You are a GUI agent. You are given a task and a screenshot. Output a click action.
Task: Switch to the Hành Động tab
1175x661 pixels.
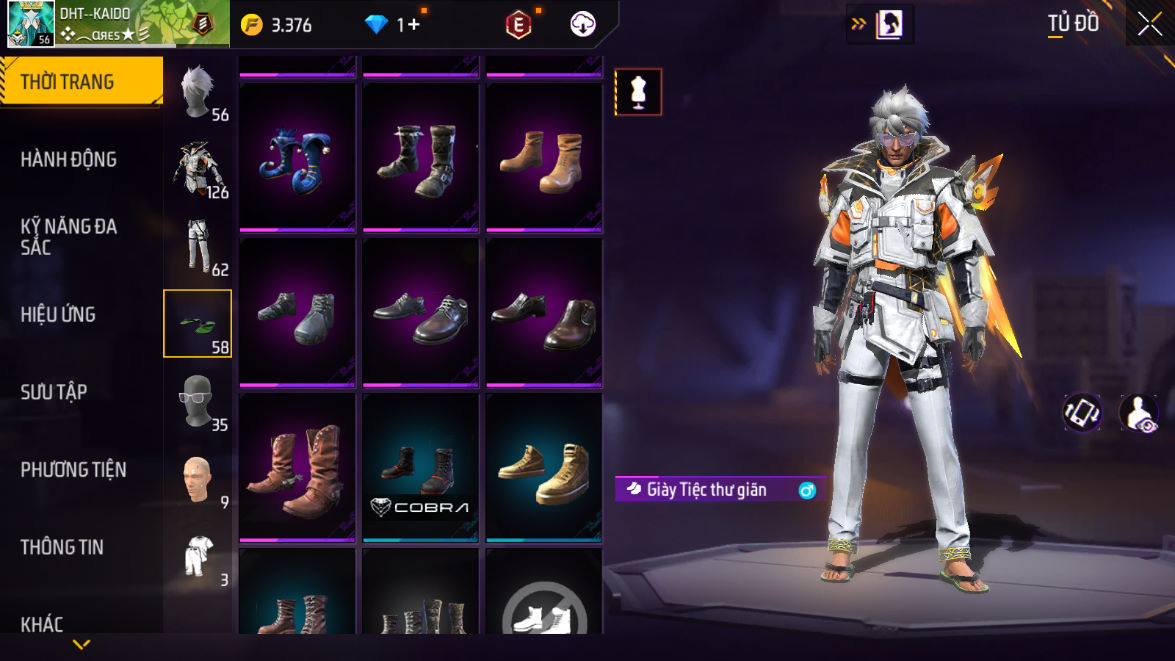point(68,159)
